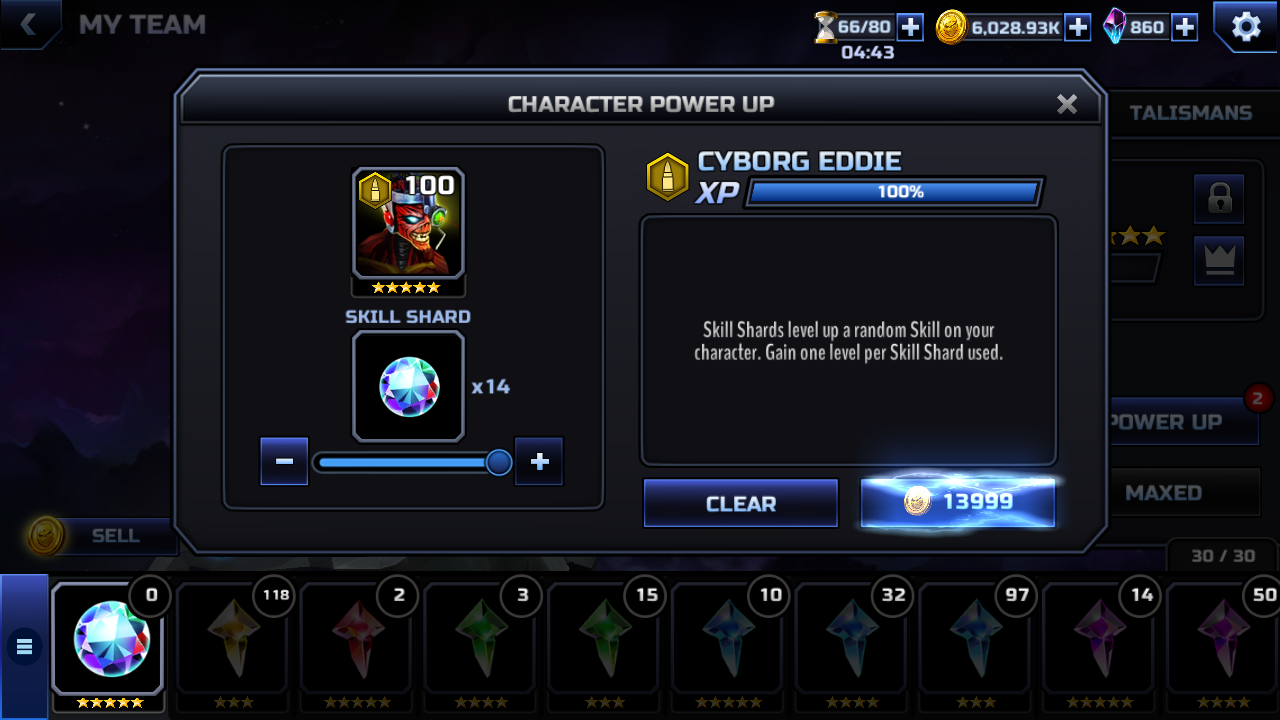
Task: Choose the red shard with 2 count
Action: point(357,640)
